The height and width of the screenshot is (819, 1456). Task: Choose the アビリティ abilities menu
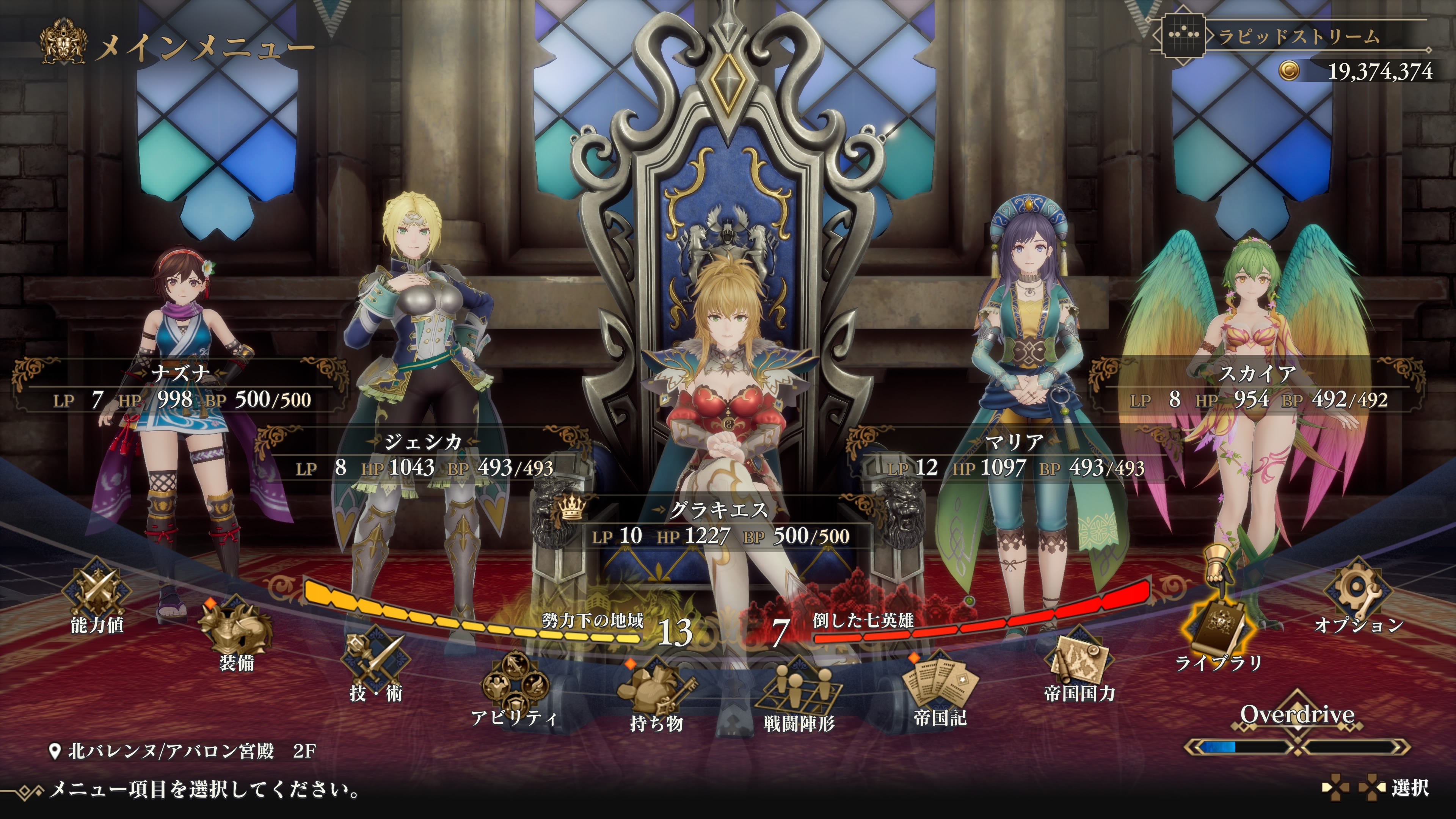coord(515,687)
